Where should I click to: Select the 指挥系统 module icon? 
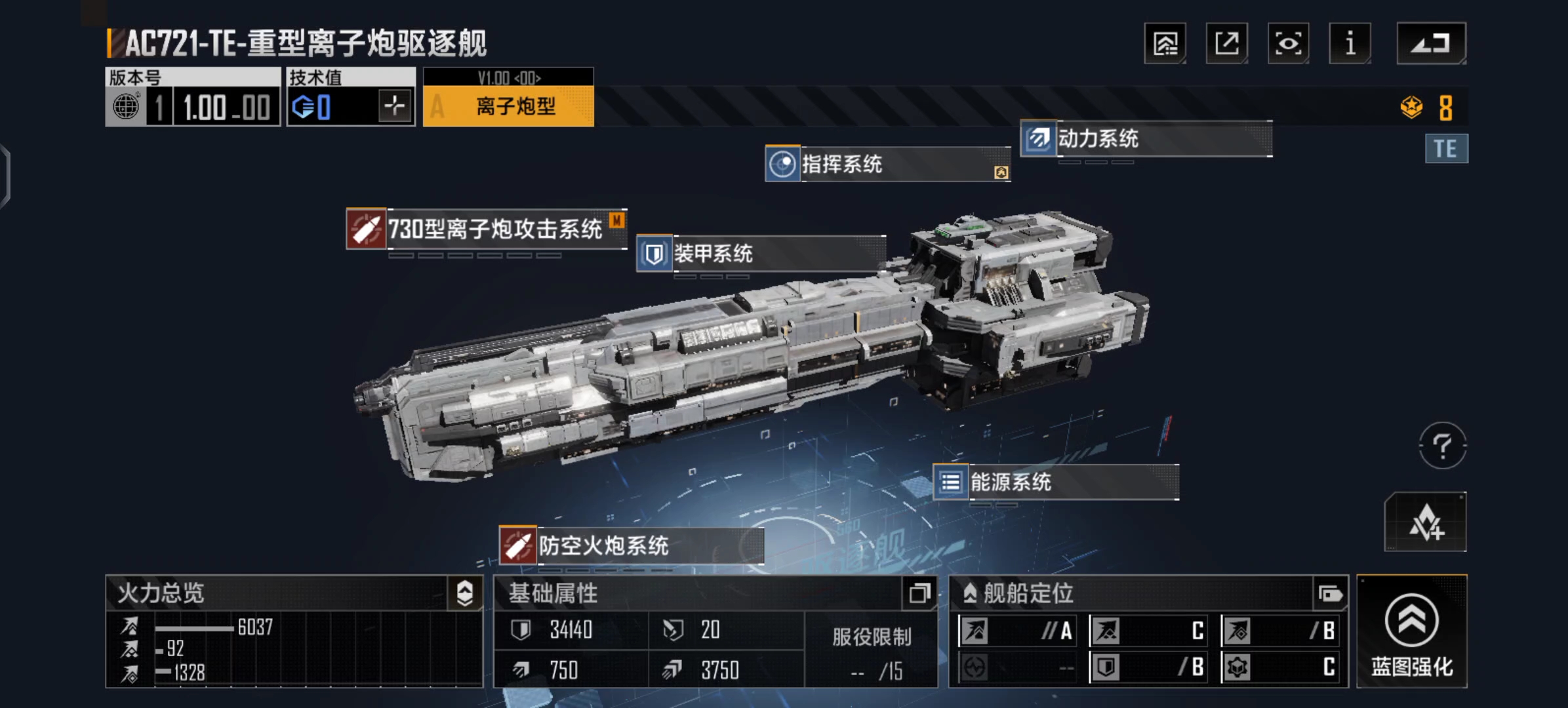point(783,165)
